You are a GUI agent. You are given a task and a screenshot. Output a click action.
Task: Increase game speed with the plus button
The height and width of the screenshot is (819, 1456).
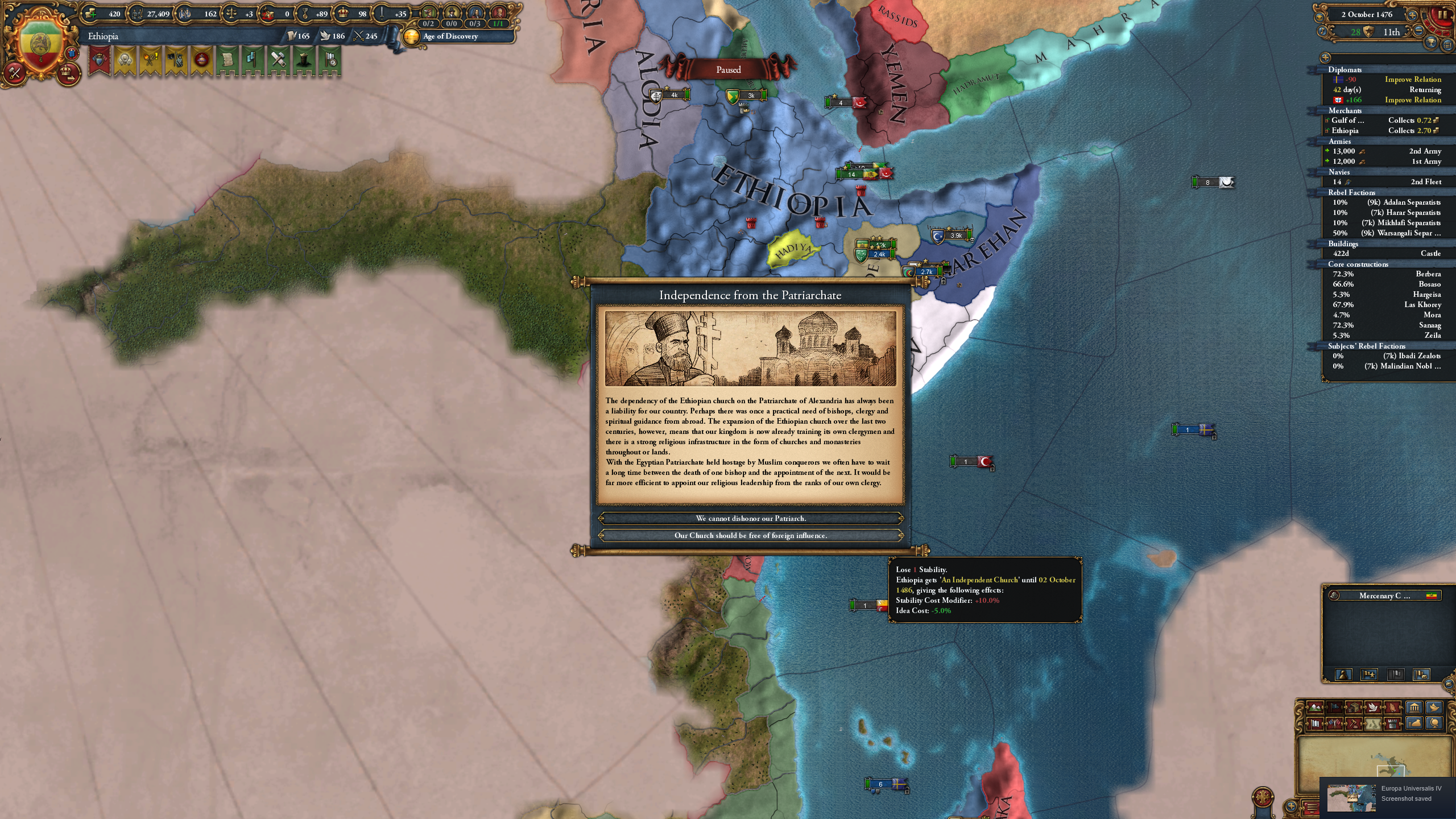pyautogui.click(x=1413, y=15)
